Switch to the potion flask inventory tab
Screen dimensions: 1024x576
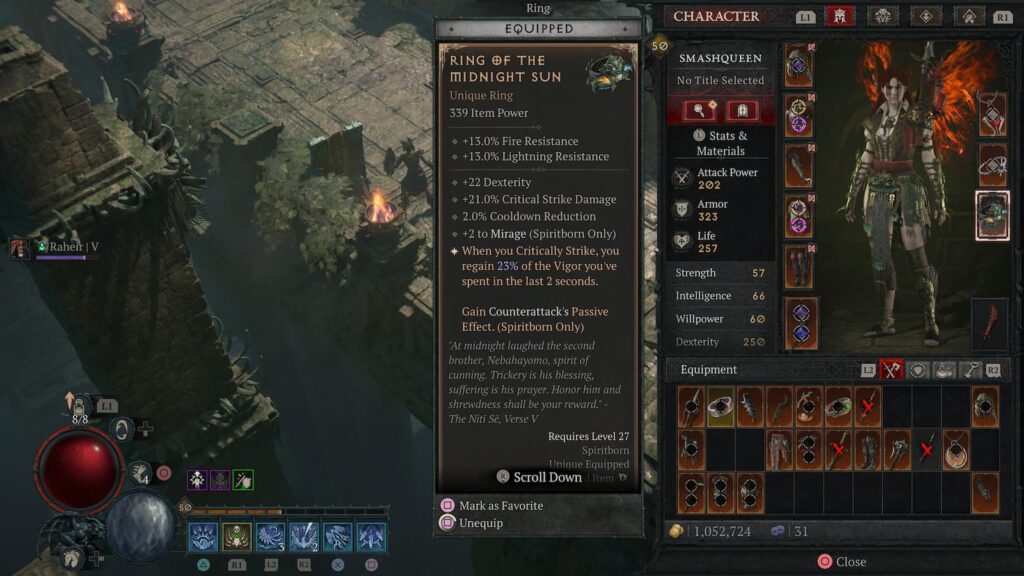point(944,370)
